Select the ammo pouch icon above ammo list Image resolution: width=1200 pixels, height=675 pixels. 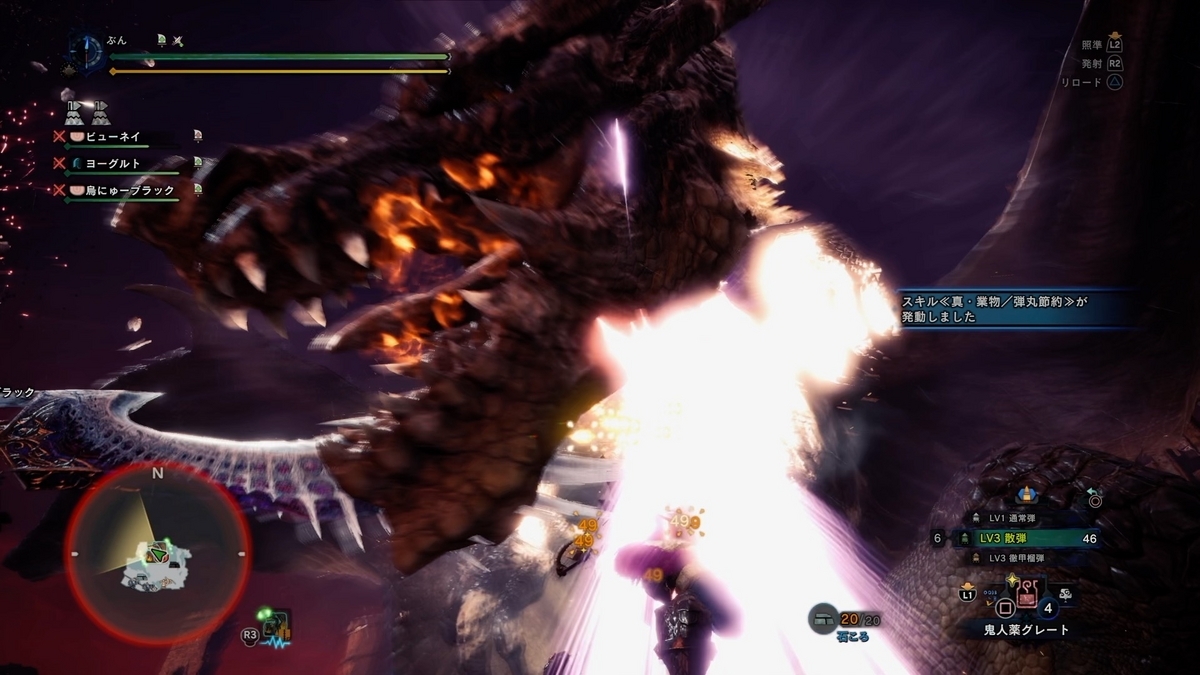click(x=1025, y=493)
